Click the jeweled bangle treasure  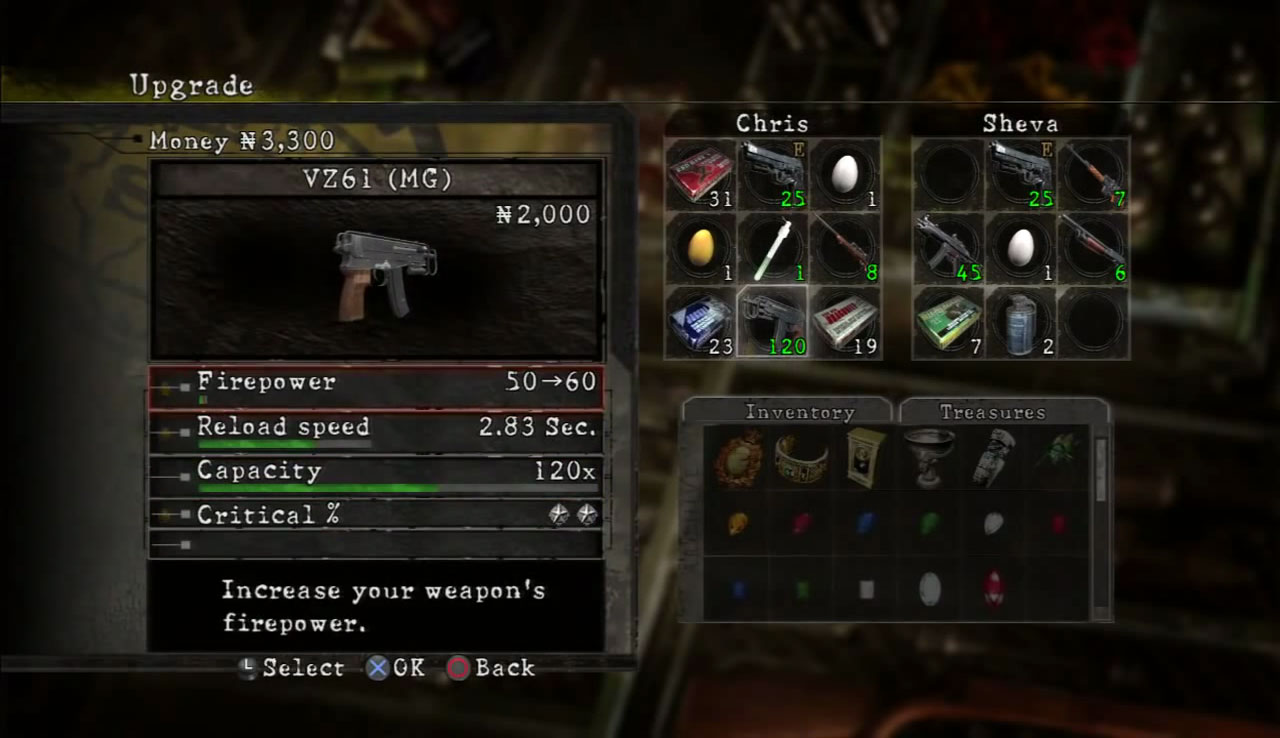point(800,459)
